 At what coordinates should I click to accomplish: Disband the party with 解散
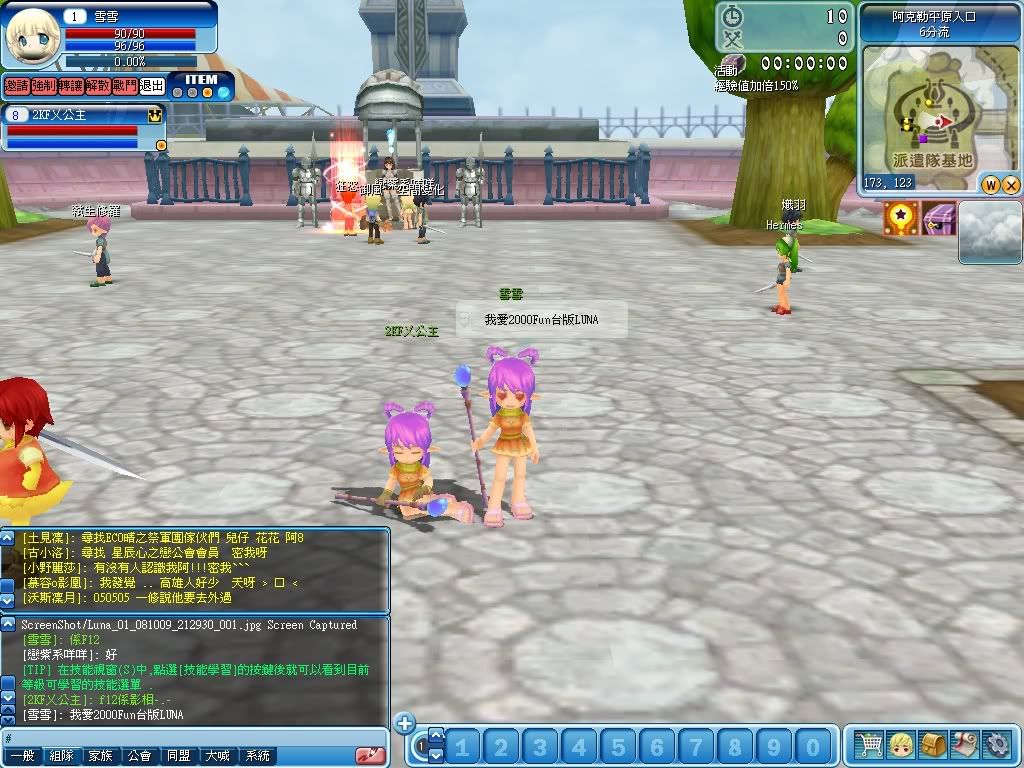97,87
